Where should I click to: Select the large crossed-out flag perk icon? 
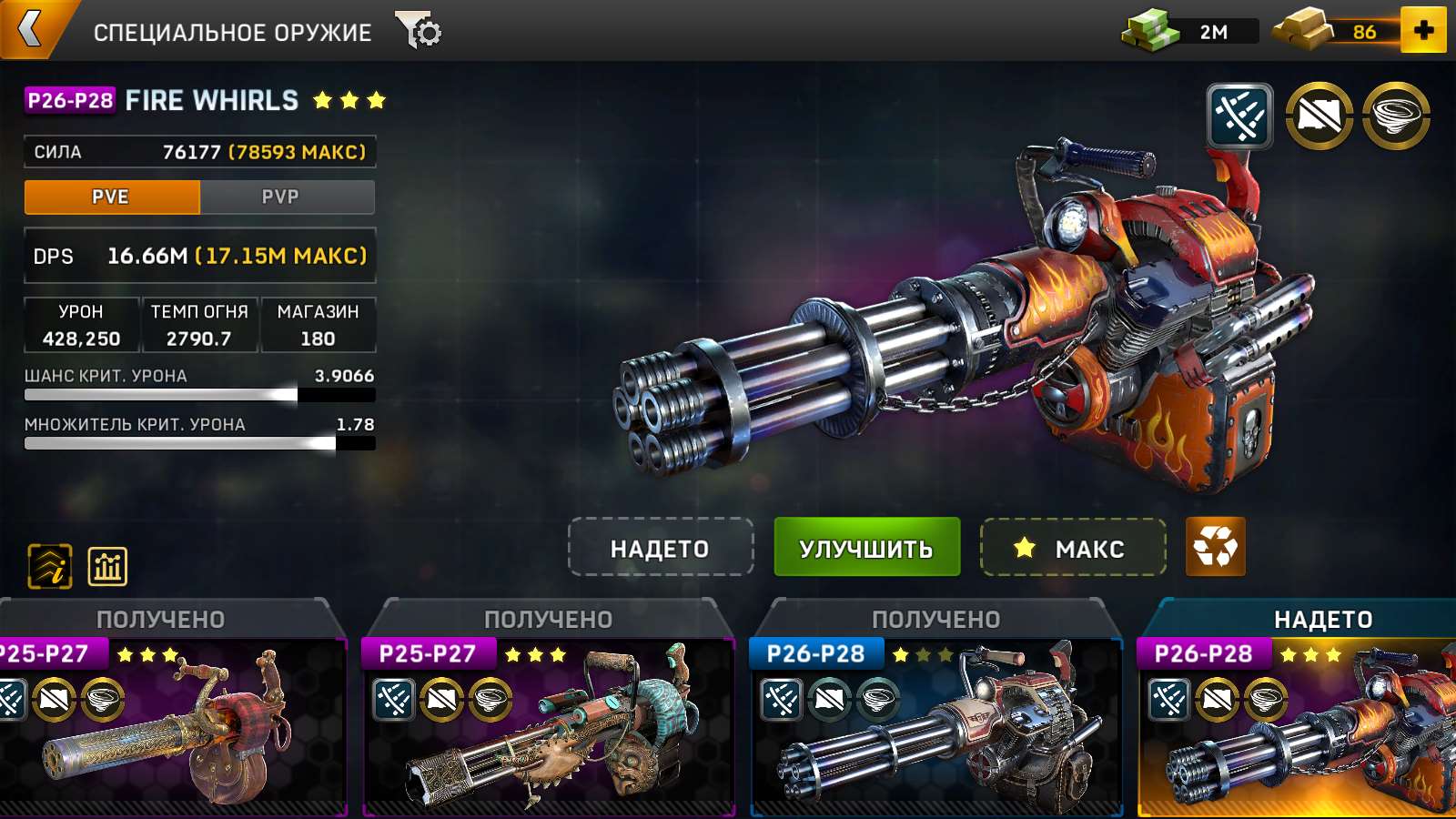point(1319,116)
